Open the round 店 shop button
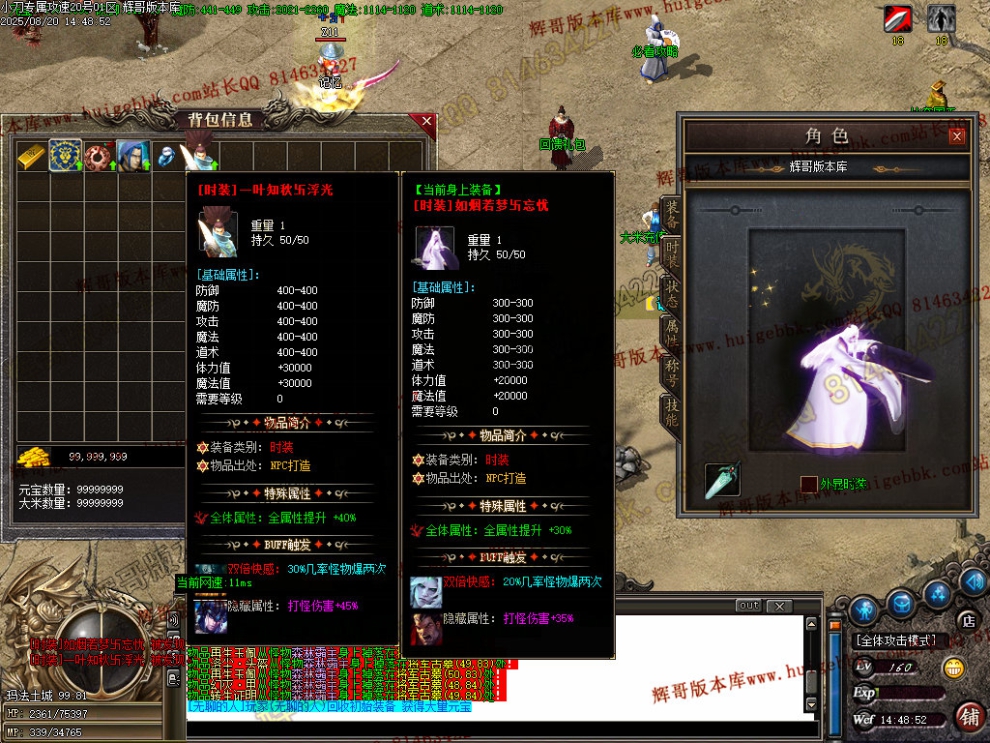The width and height of the screenshot is (990, 743). (966, 620)
